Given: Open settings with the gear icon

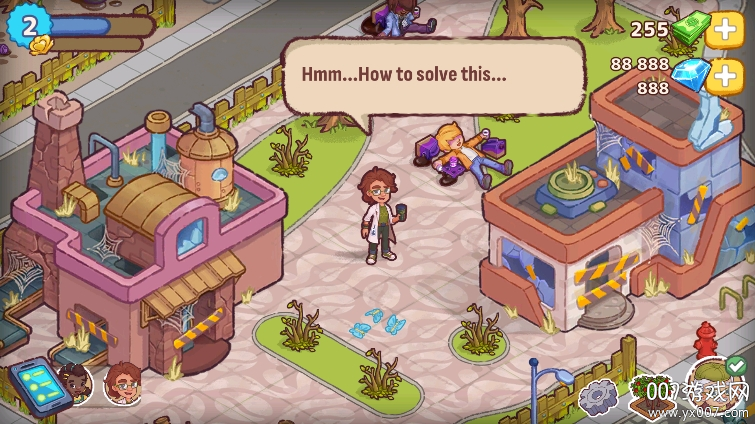Looking at the screenshot, I should point(599,397).
